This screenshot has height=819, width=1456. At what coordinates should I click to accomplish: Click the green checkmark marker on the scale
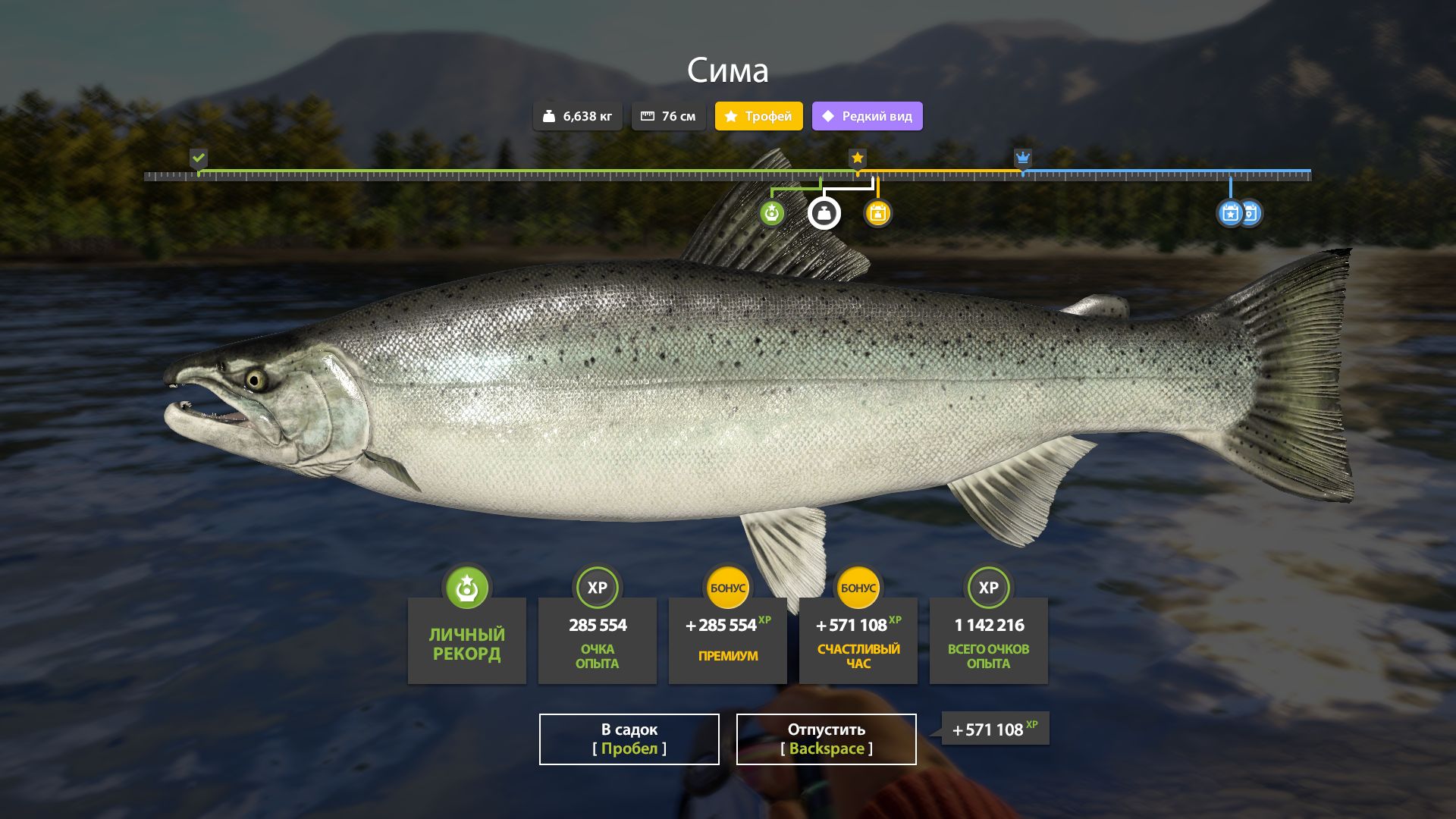click(x=199, y=159)
